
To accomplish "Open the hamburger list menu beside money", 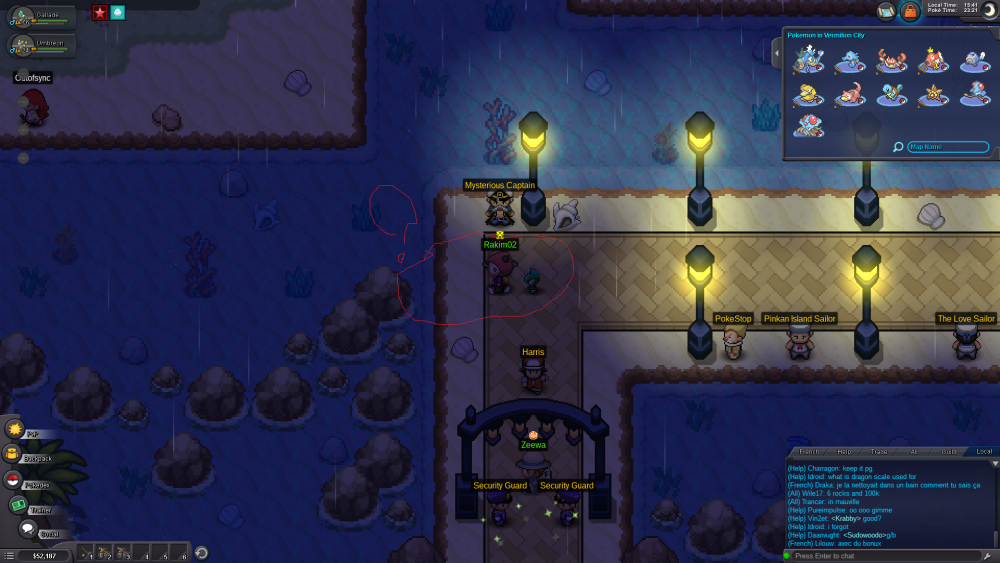I will (8, 554).
